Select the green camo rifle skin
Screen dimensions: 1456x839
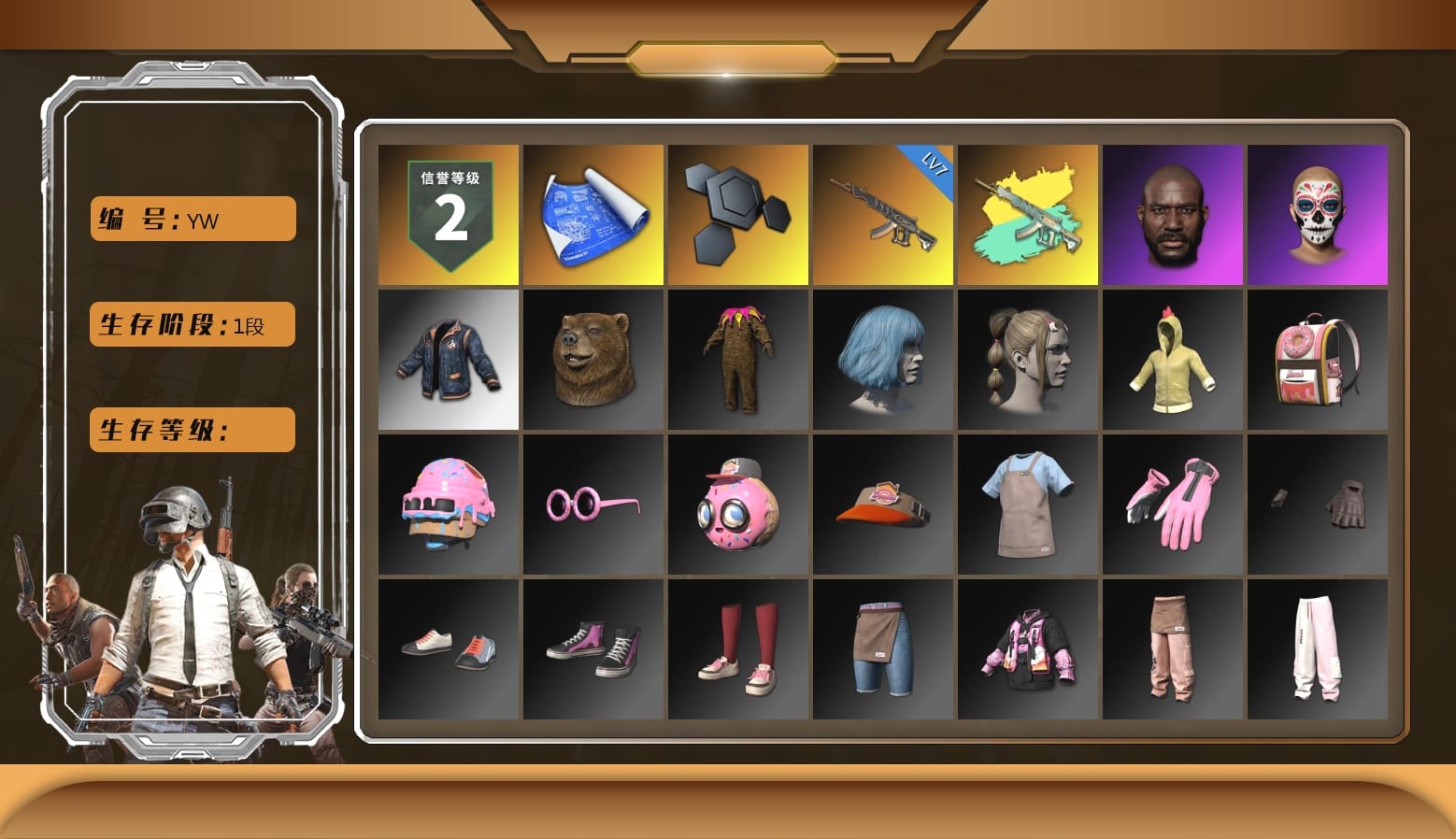(x=1027, y=213)
